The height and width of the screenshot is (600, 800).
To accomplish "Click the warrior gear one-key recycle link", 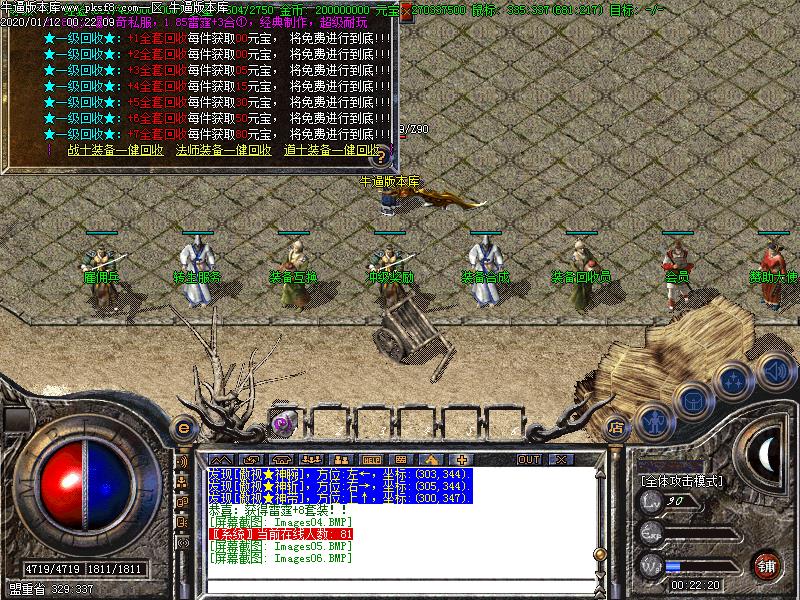I will (115, 150).
